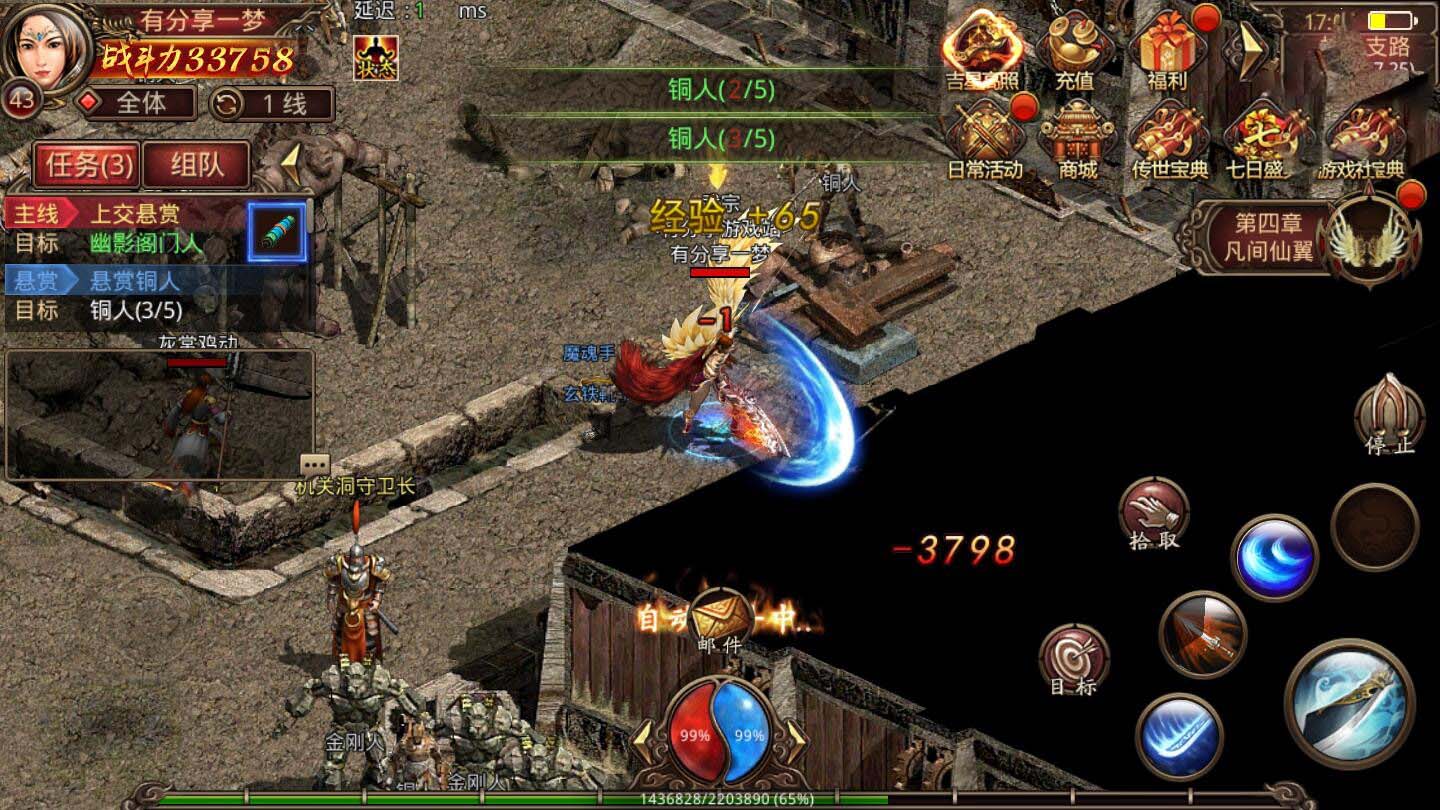Open the 传世宝典 guide
Viewport: 1440px width, 810px height.
(1170, 140)
